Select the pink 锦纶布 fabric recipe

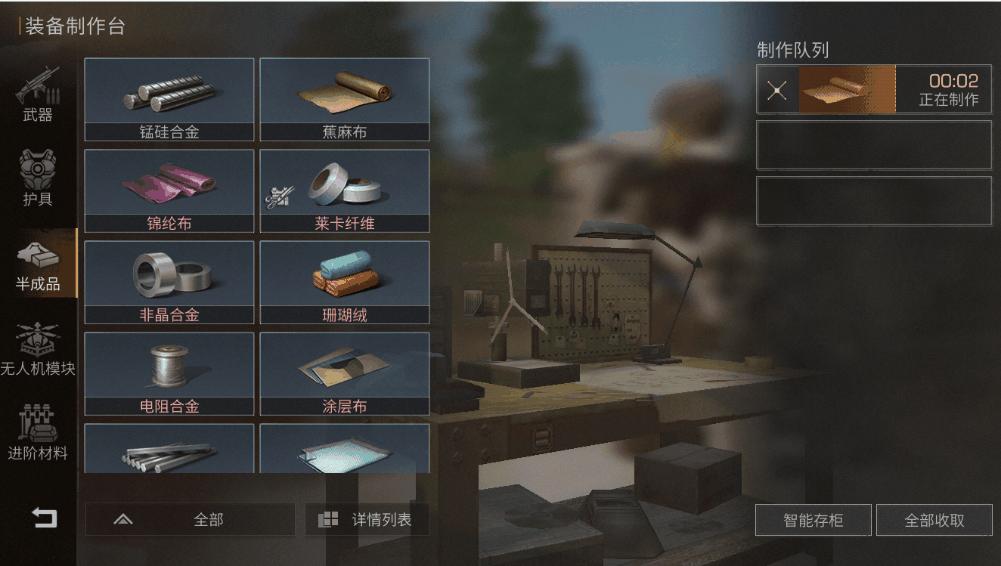pyautogui.click(x=169, y=191)
